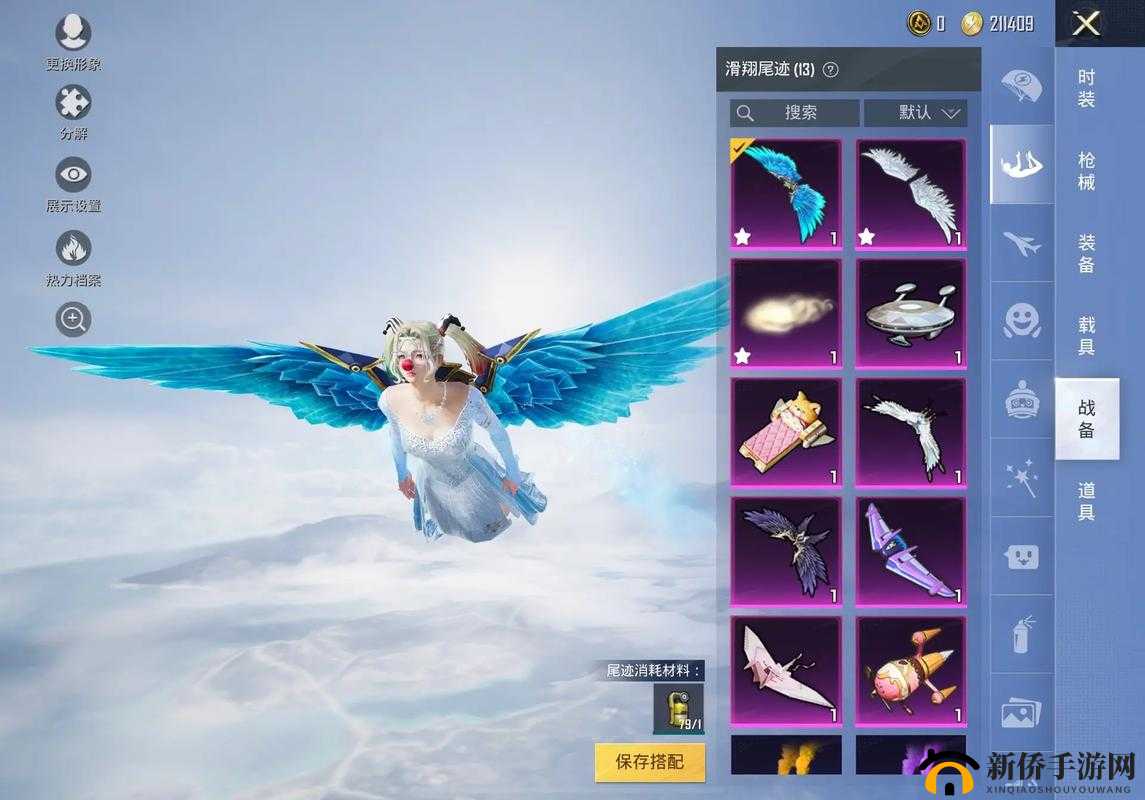Select the flying saucer glide trail
1145x800 pixels.
tap(910, 313)
